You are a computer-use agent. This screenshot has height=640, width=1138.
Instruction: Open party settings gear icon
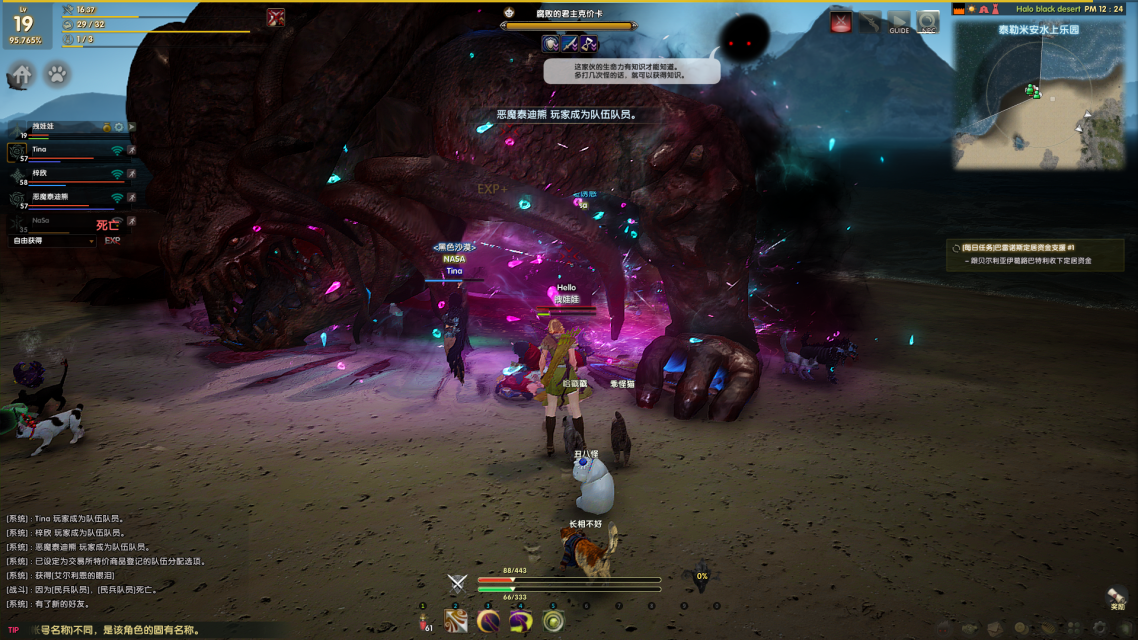pos(119,128)
